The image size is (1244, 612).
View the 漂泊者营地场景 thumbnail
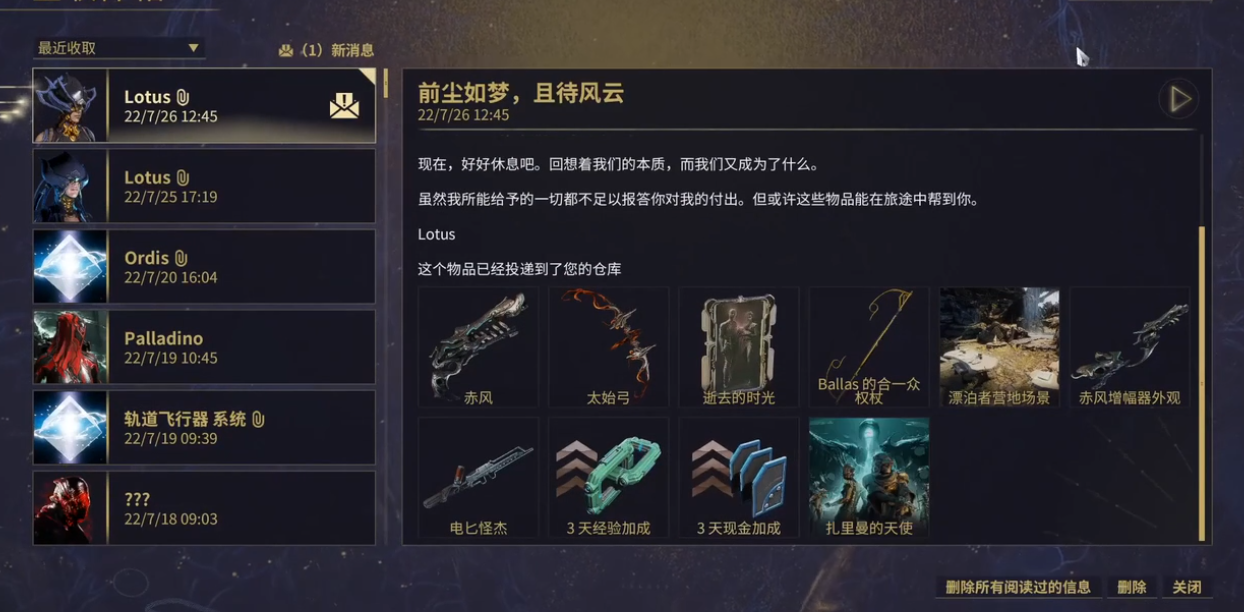999,347
